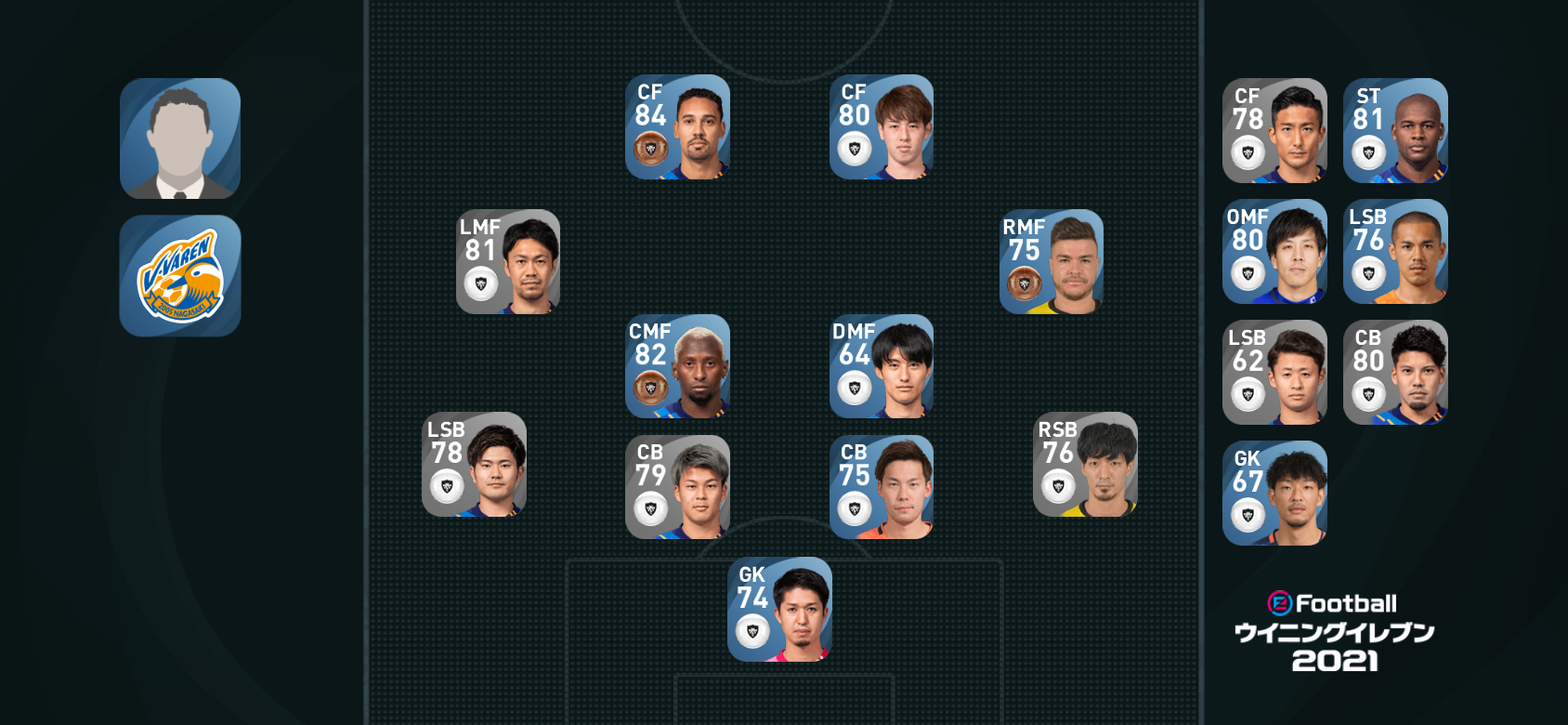
Task: Choose the substitute LSB 62 card
Action: 1274,372
